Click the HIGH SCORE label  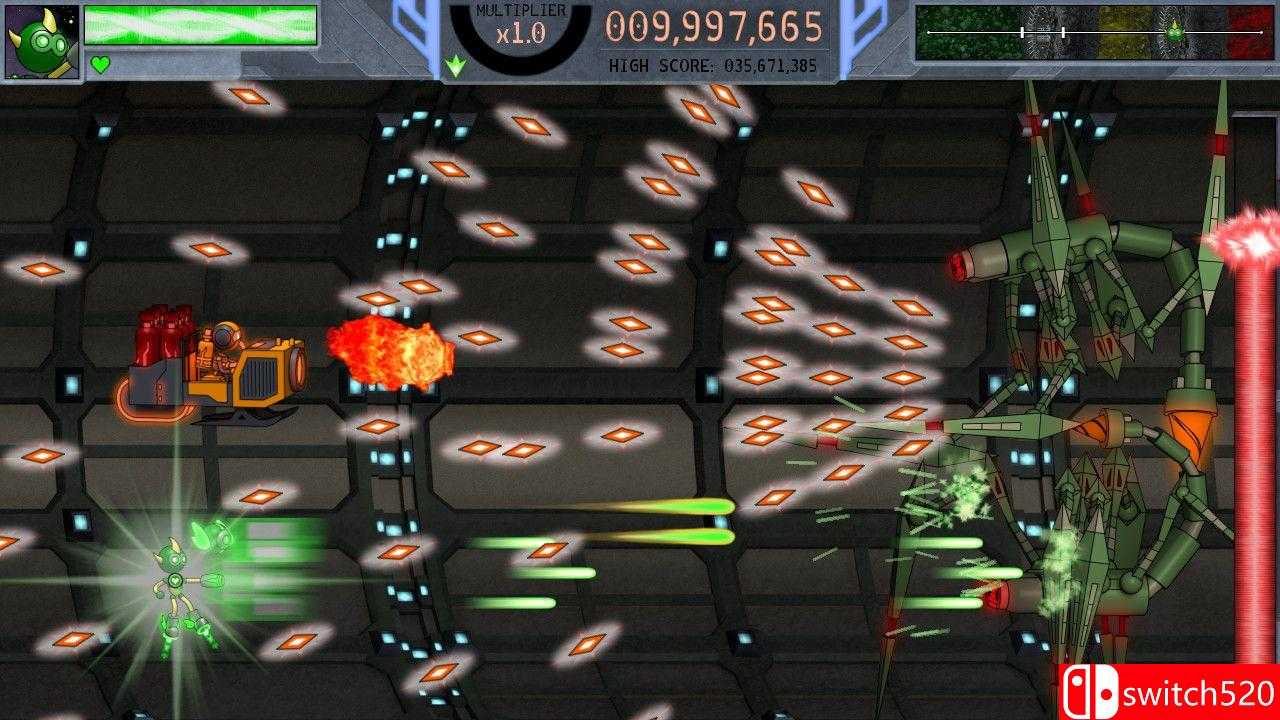(x=660, y=64)
